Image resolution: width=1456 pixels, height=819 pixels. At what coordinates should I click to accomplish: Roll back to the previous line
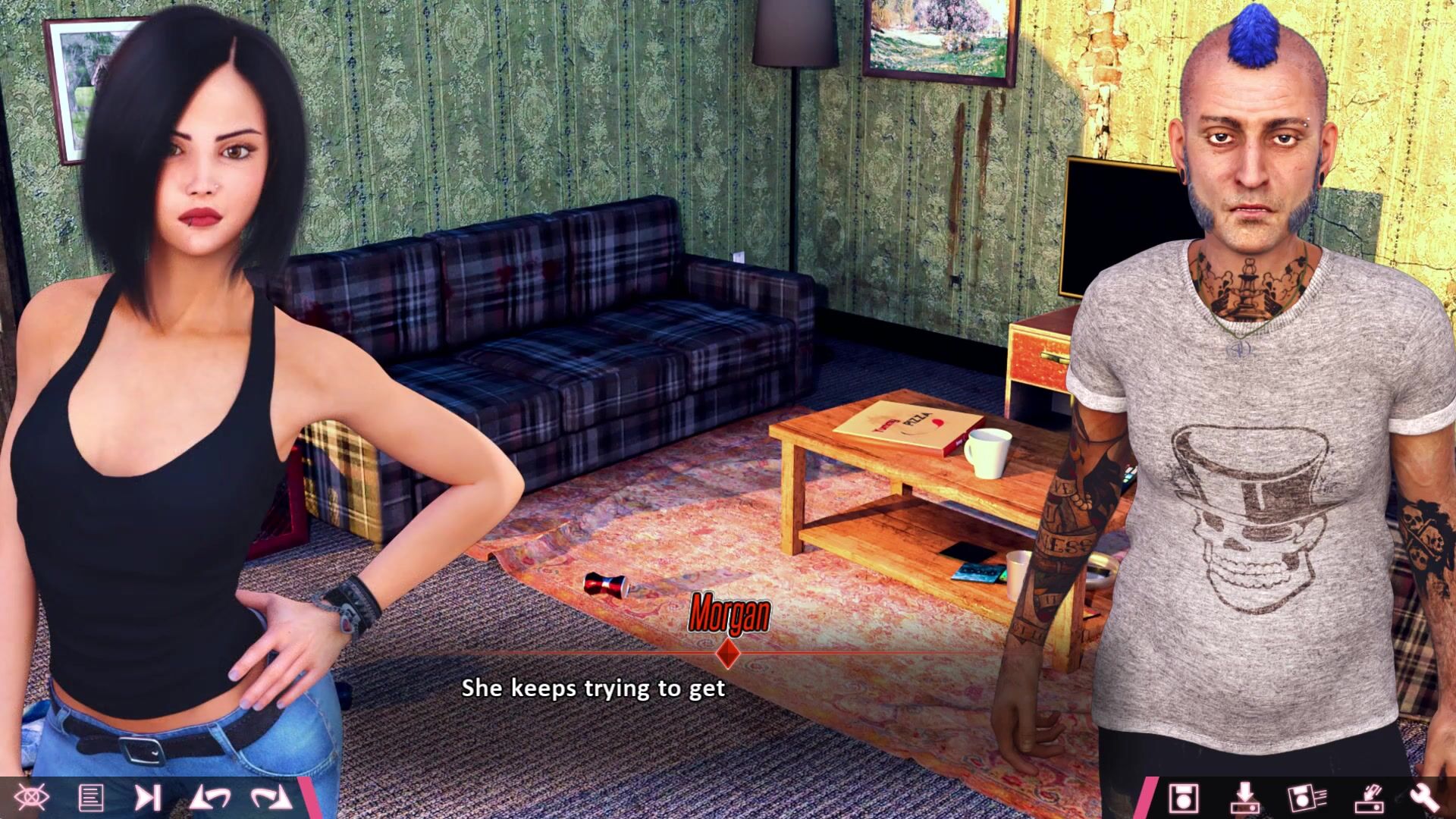tap(210, 798)
